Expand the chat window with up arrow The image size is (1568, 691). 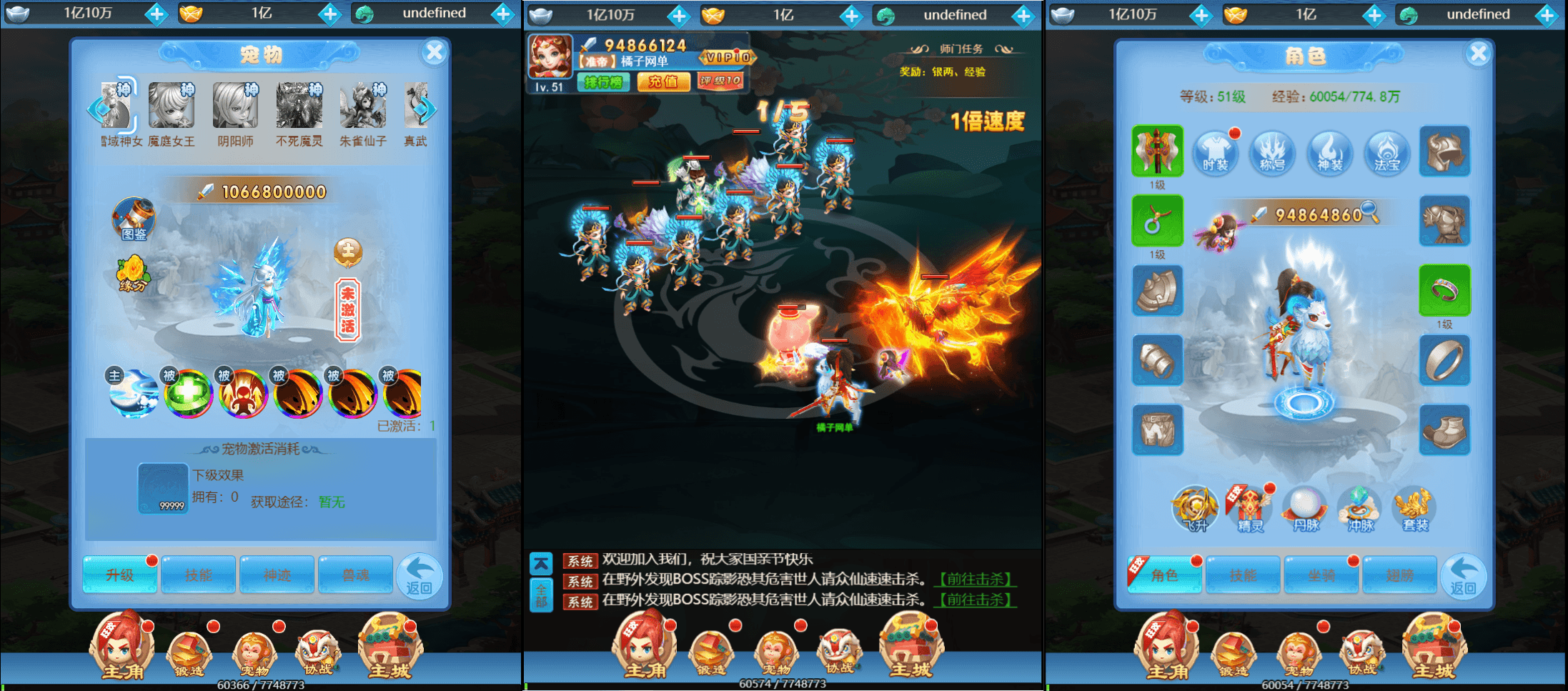542,562
